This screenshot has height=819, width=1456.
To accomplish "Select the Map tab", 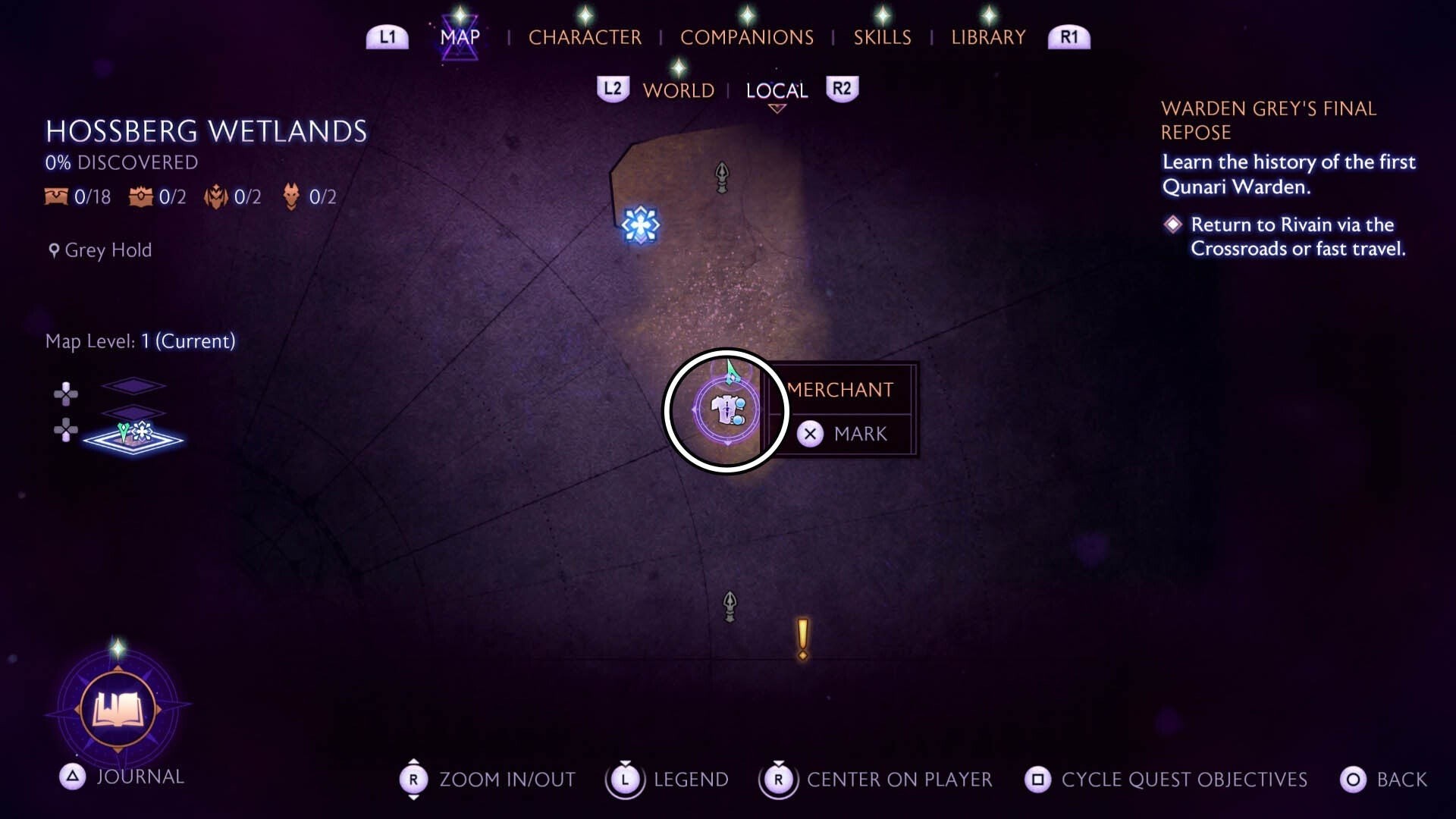I will pyautogui.click(x=460, y=37).
